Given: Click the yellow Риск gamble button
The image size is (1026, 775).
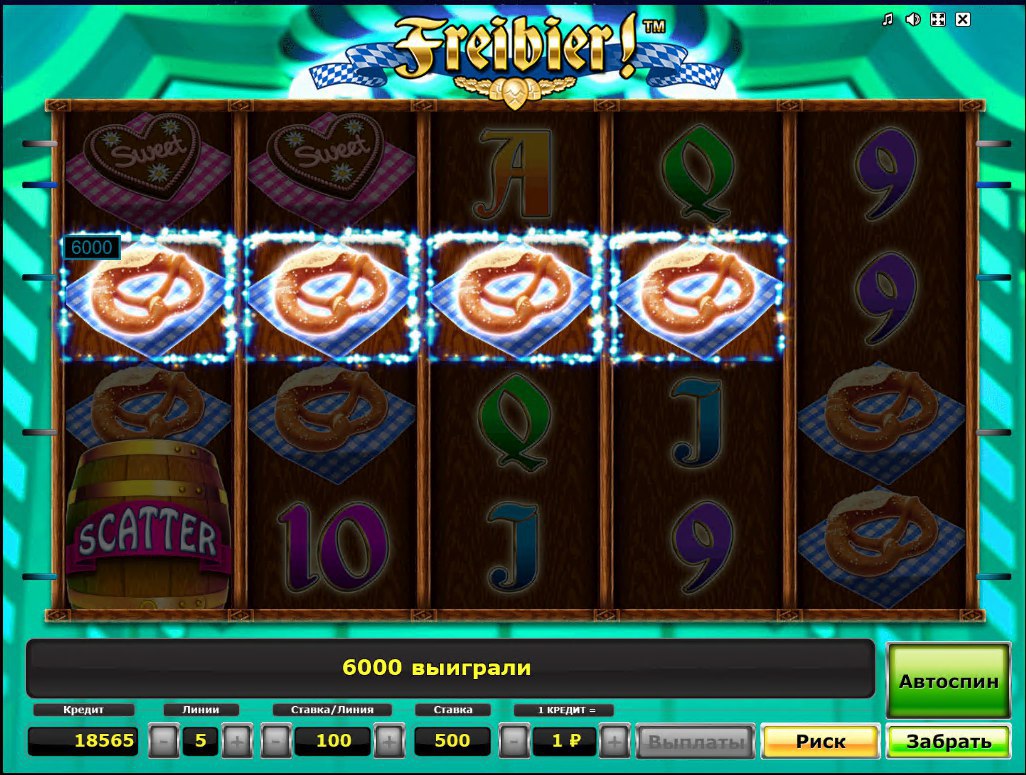Looking at the screenshot, I should (820, 742).
